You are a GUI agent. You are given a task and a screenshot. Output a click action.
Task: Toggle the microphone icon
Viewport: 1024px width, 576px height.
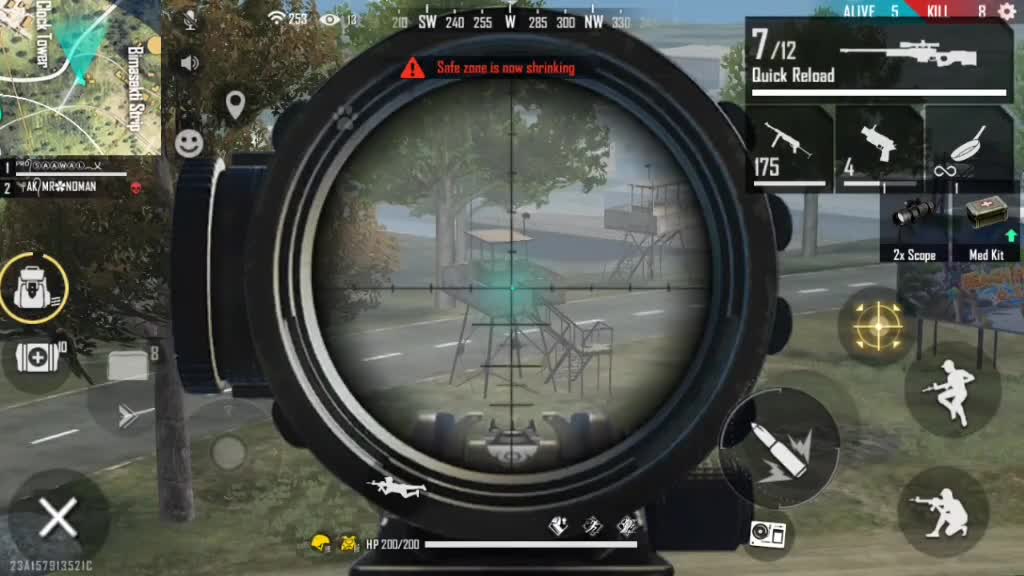189,19
